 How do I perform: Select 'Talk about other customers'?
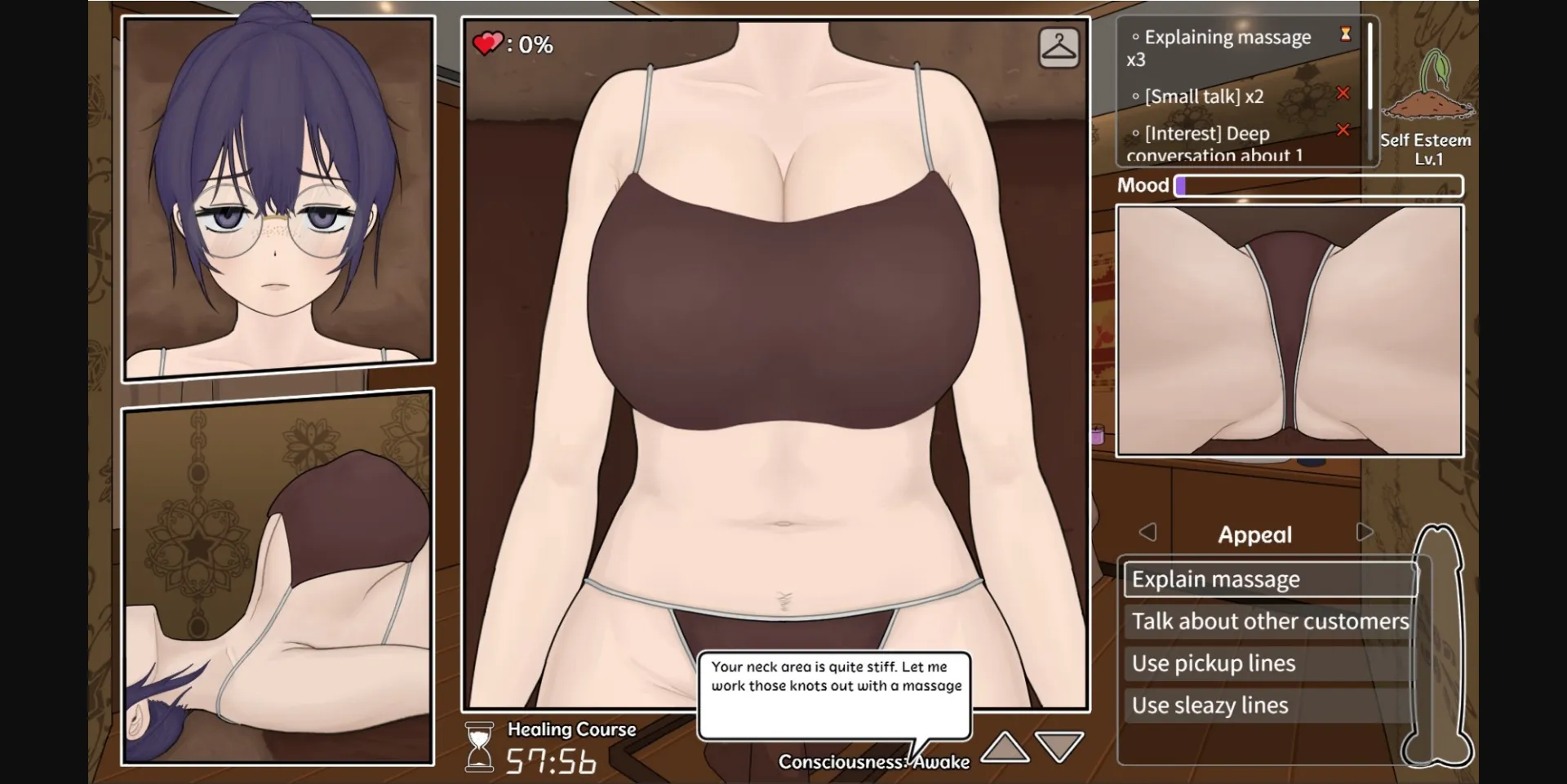click(x=1267, y=621)
